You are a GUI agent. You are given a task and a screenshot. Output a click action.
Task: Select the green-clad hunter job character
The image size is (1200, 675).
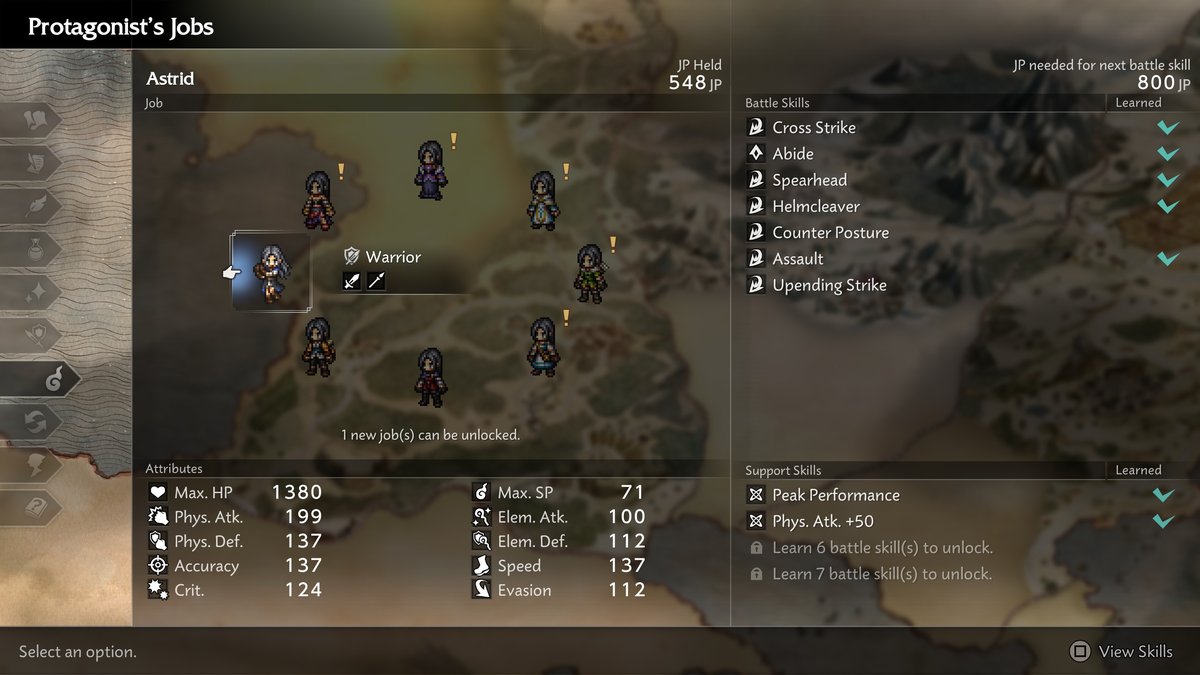pyautogui.click(x=589, y=273)
